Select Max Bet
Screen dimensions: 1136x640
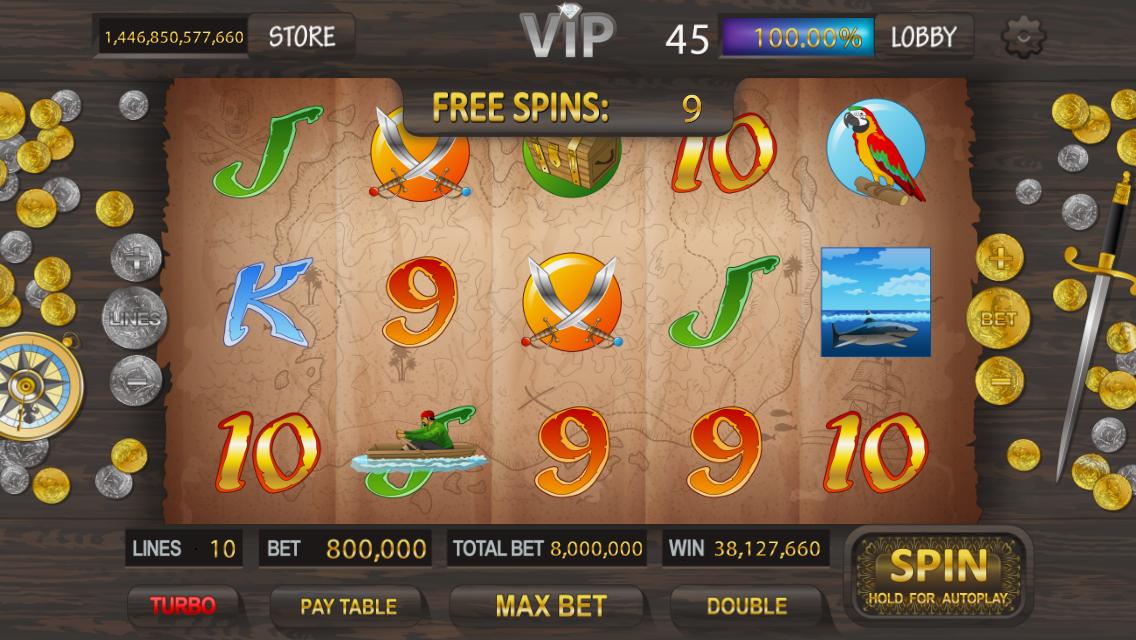pyautogui.click(x=551, y=605)
